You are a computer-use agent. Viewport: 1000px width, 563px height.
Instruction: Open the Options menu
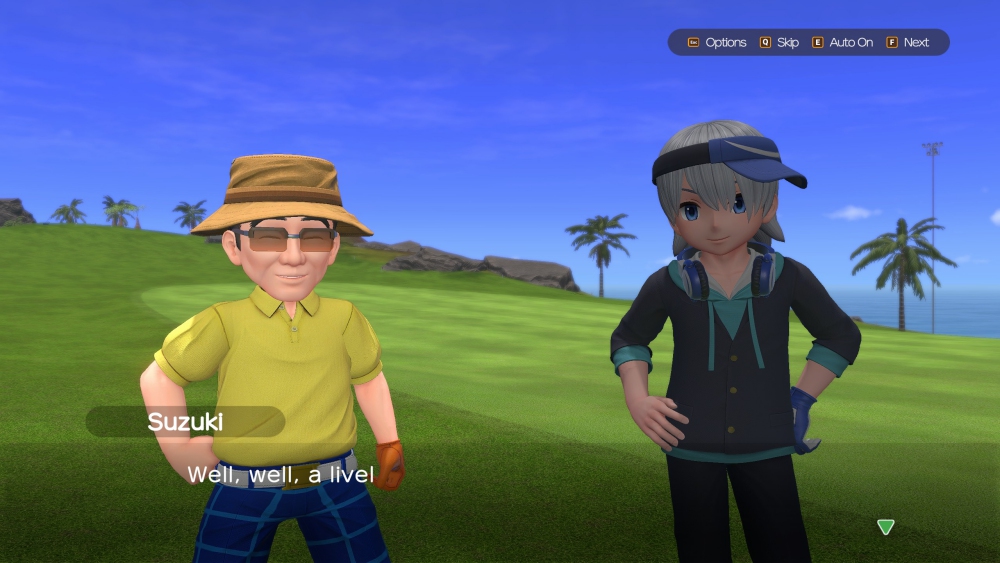pos(717,42)
